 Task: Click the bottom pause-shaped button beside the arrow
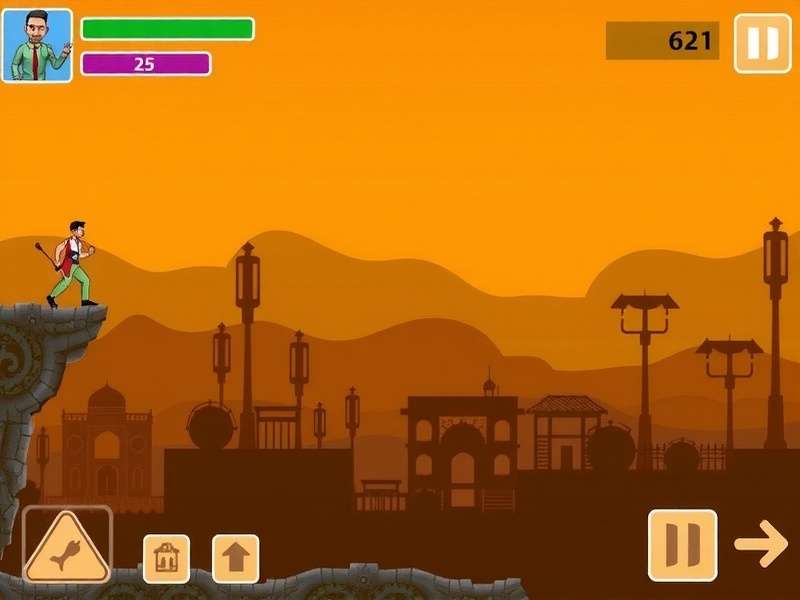[682, 545]
